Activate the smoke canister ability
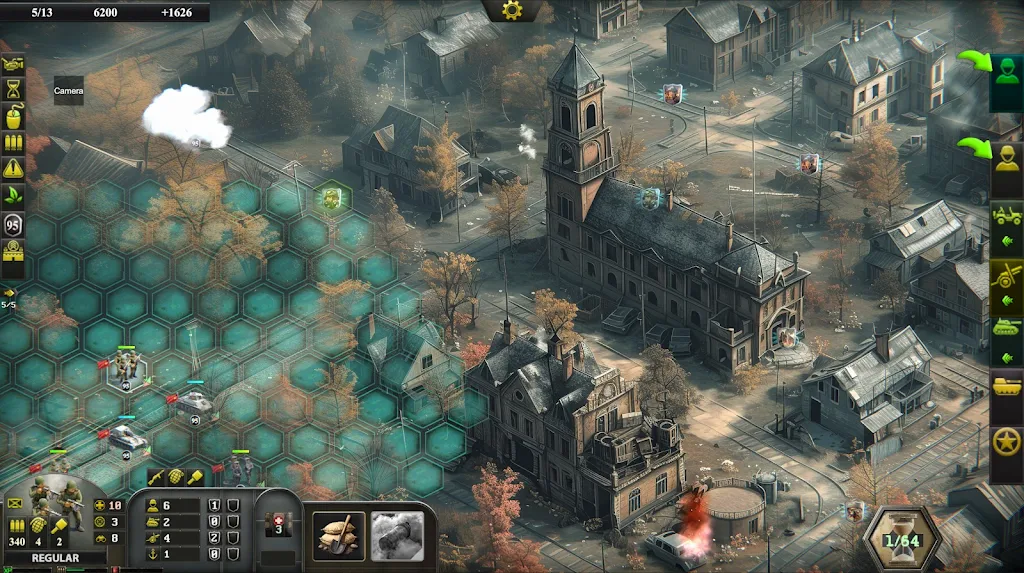The height and width of the screenshot is (573, 1024). pos(397,537)
